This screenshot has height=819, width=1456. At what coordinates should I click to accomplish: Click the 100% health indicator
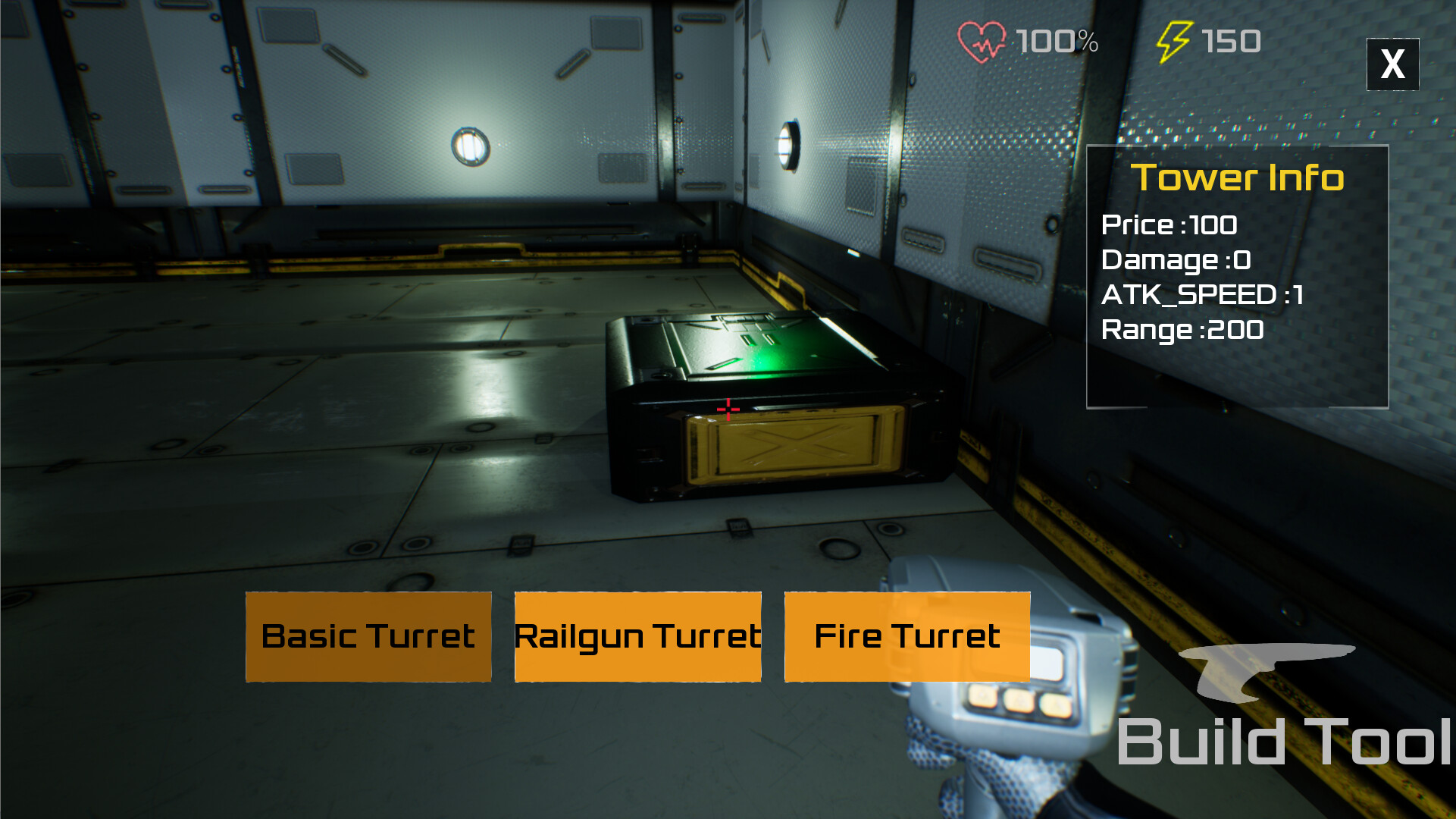coord(1057,42)
